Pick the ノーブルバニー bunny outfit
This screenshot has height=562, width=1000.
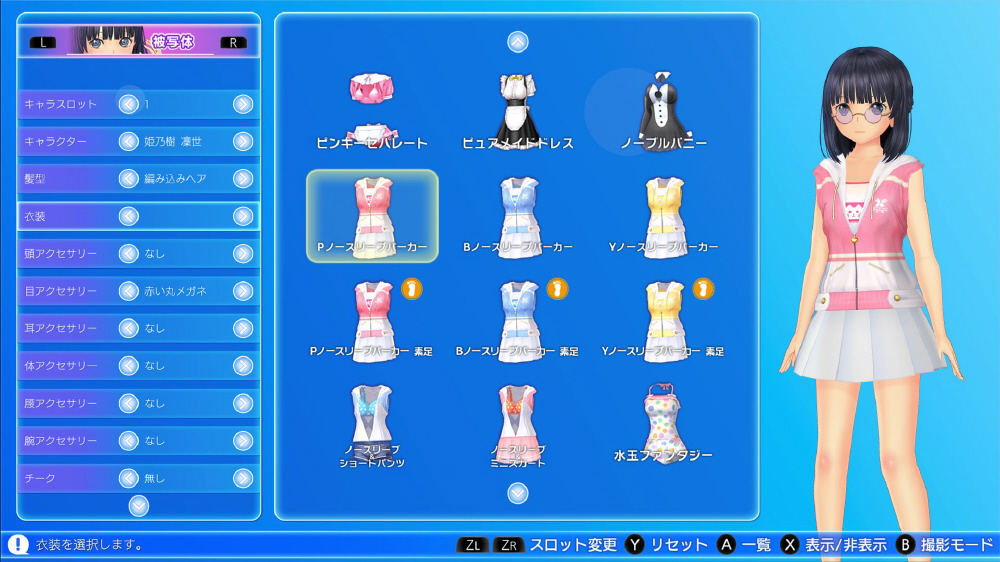click(x=663, y=110)
